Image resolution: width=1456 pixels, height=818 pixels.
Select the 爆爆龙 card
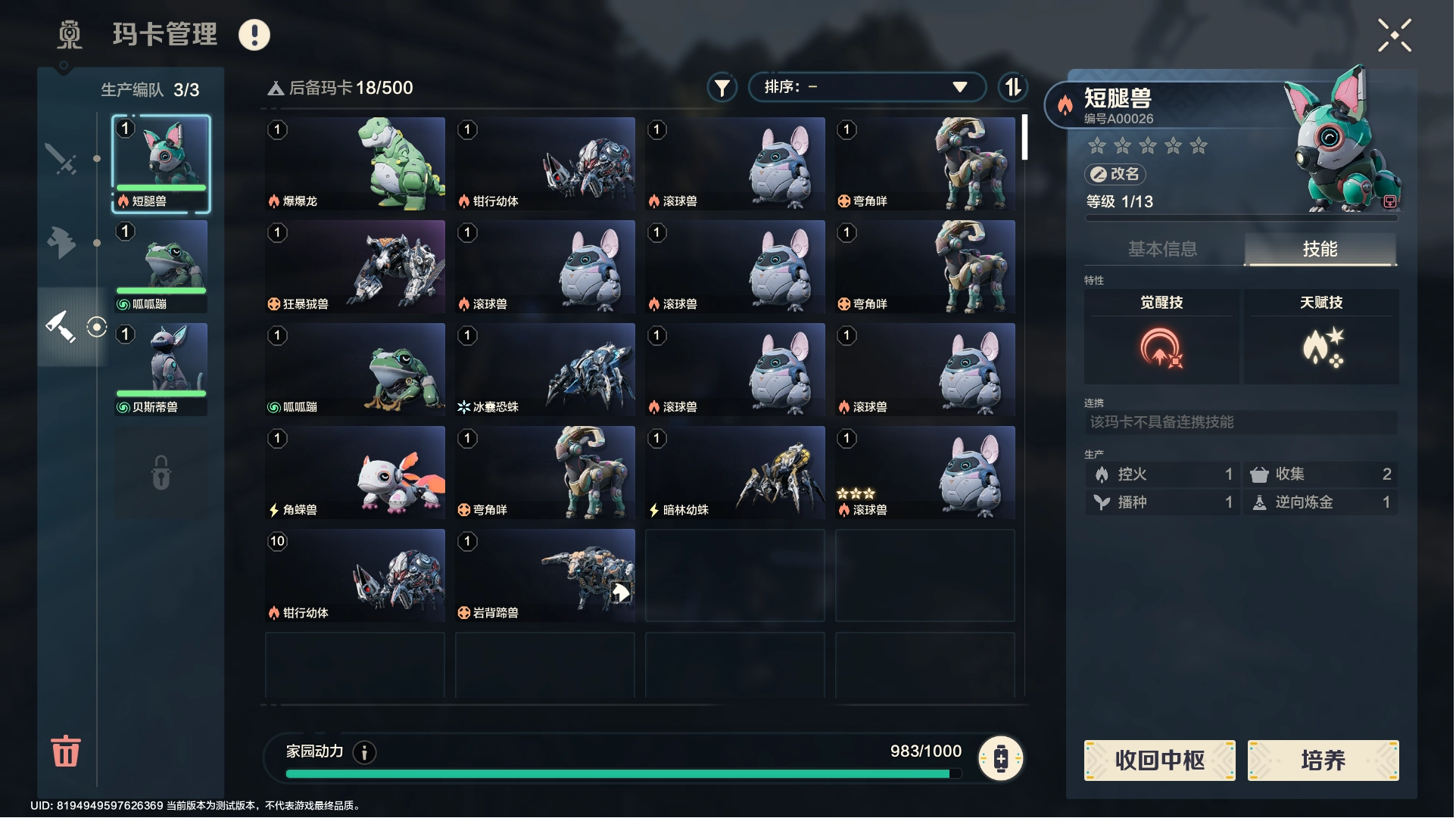coord(355,163)
